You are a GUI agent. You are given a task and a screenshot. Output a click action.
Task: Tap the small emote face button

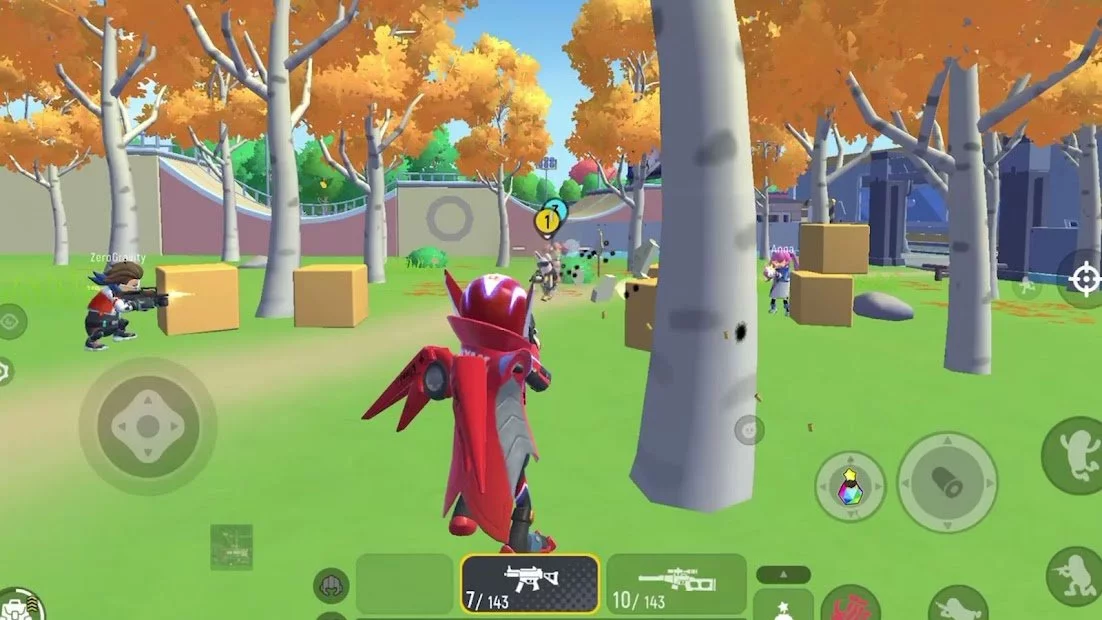coord(748,430)
